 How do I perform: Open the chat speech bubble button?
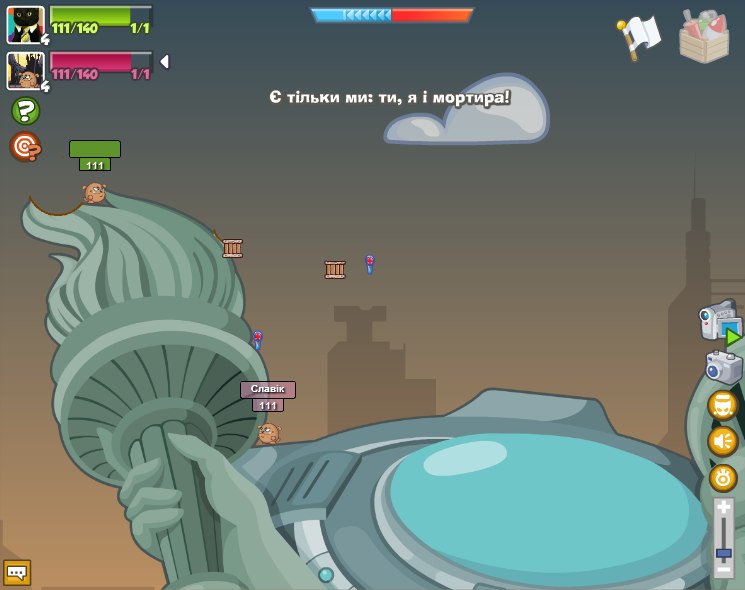(x=17, y=572)
